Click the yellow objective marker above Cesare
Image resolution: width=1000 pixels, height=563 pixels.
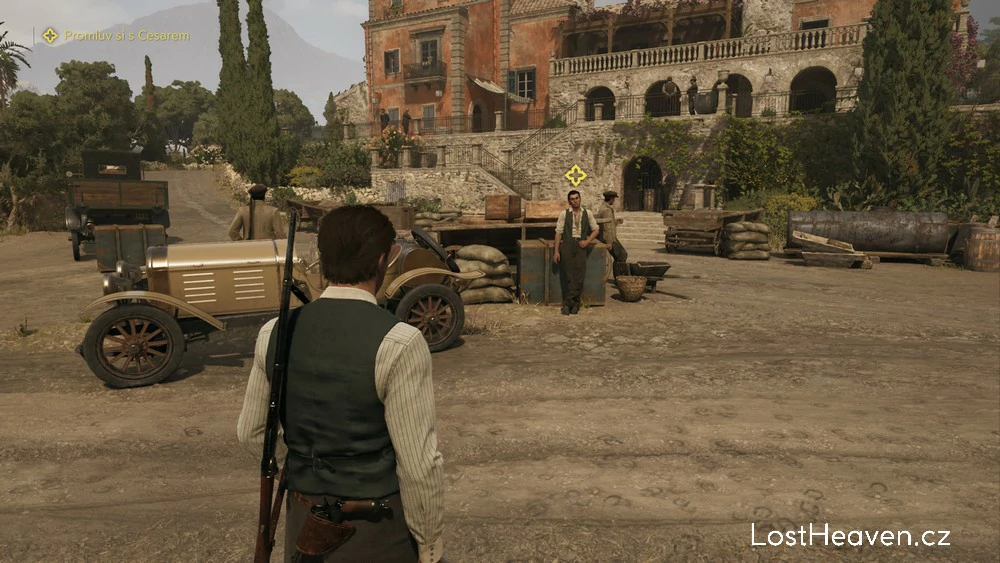pyautogui.click(x=575, y=175)
